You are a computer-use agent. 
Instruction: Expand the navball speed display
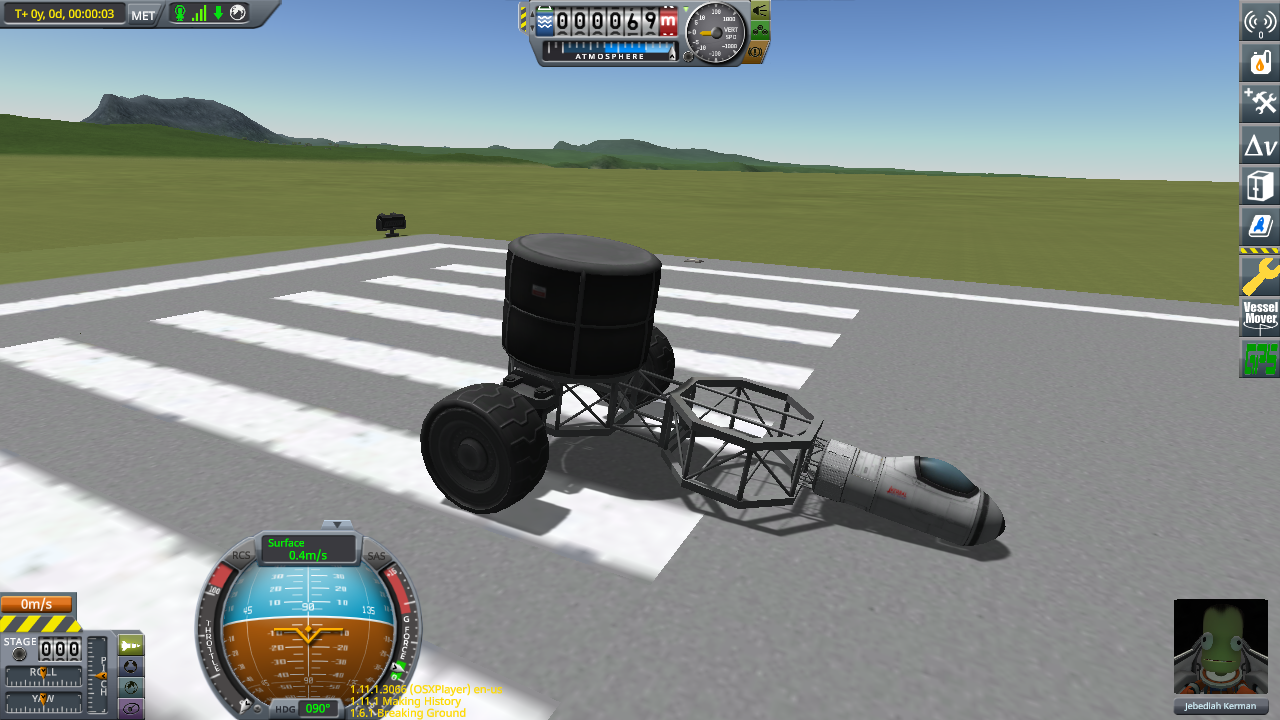[337, 524]
